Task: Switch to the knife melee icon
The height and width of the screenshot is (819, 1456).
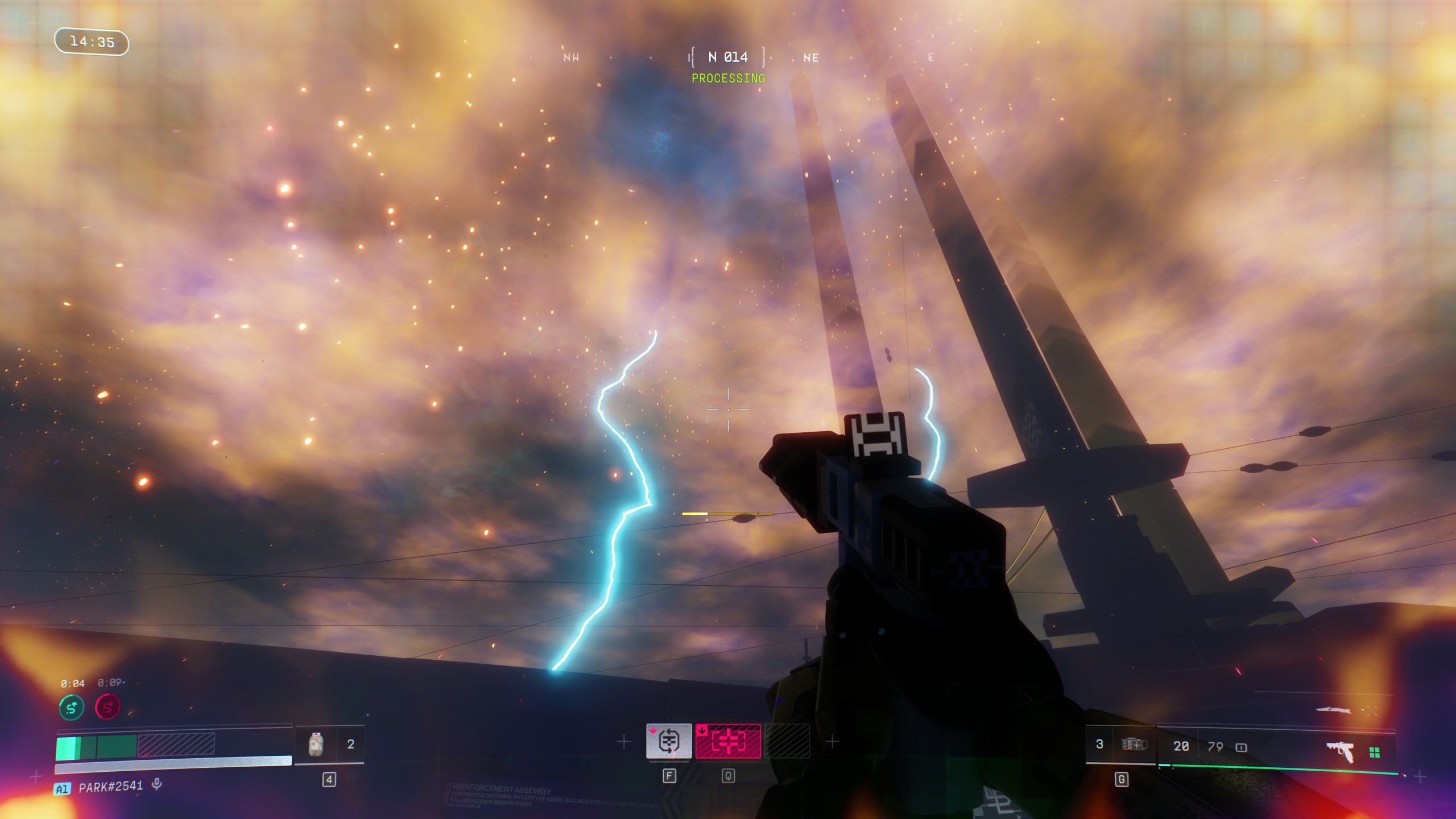Action: click(1333, 710)
